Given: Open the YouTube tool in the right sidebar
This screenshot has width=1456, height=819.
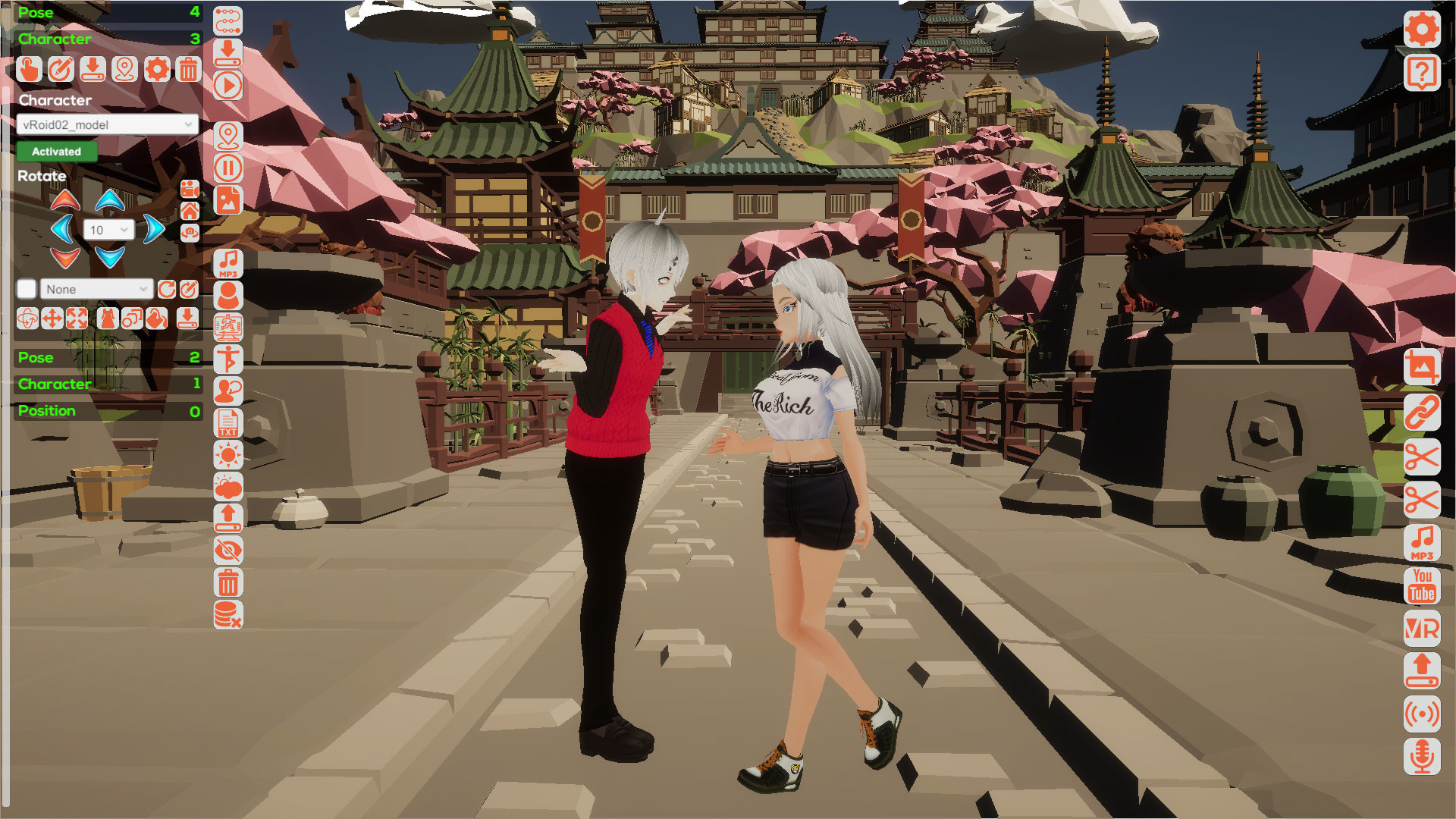Looking at the screenshot, I should click(1422, 587).
